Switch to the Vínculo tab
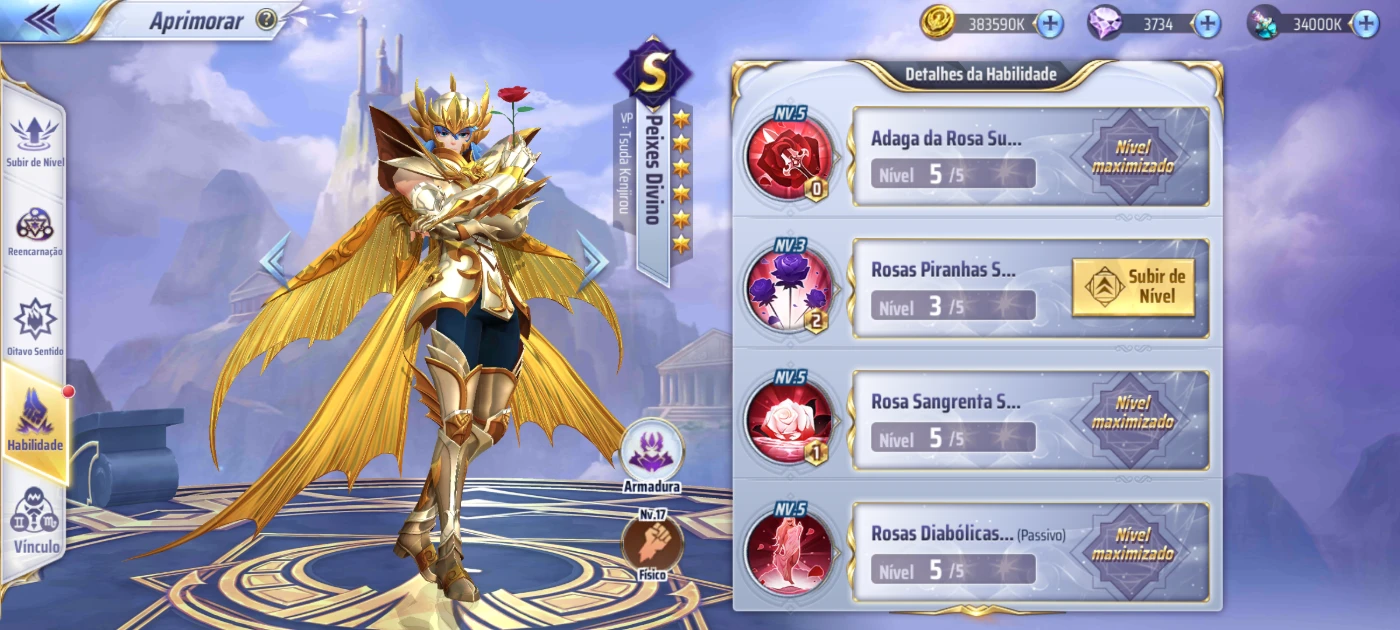 [x=36, y=520]
